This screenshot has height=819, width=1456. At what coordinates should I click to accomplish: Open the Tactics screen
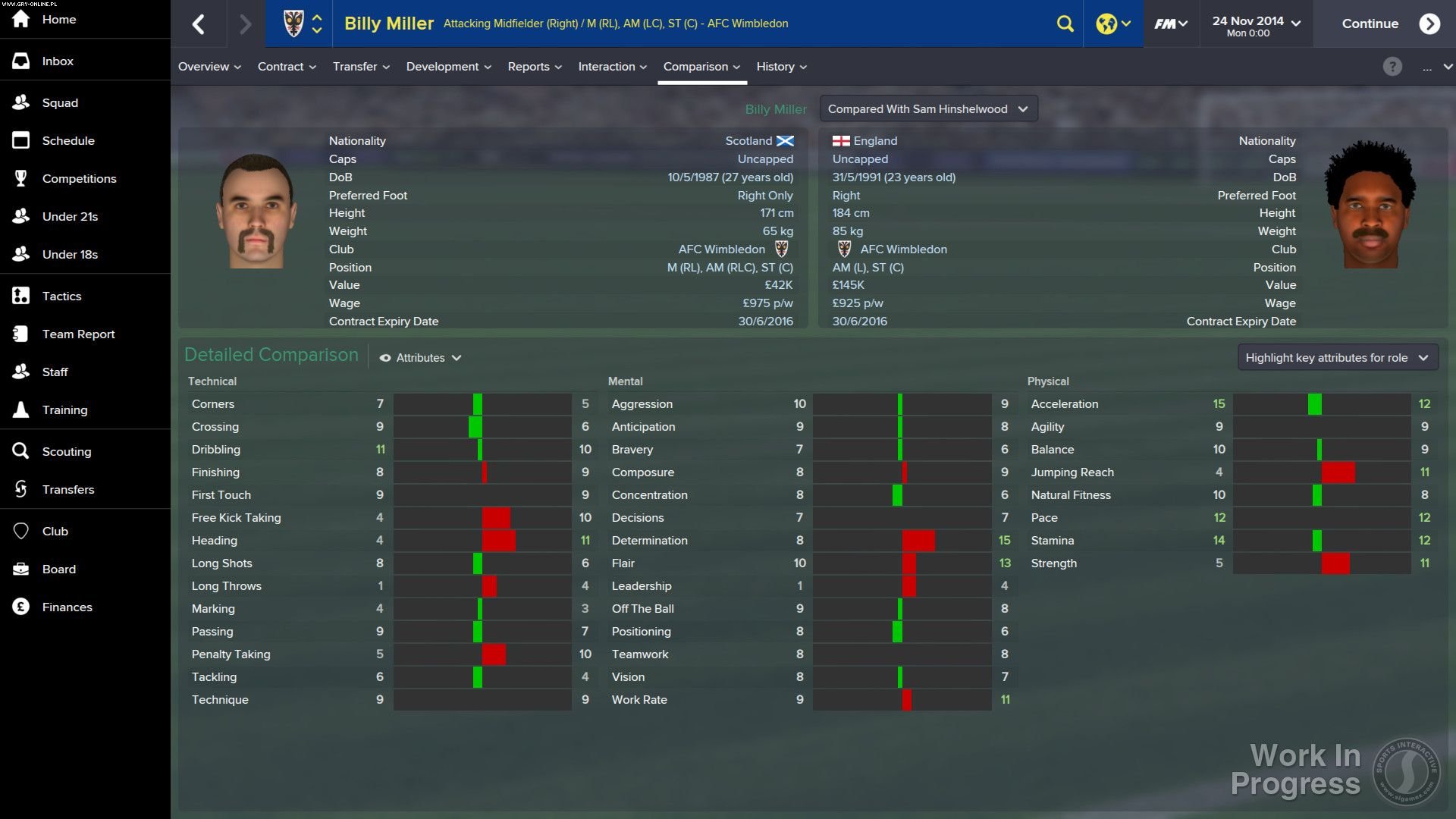[61, 296]
